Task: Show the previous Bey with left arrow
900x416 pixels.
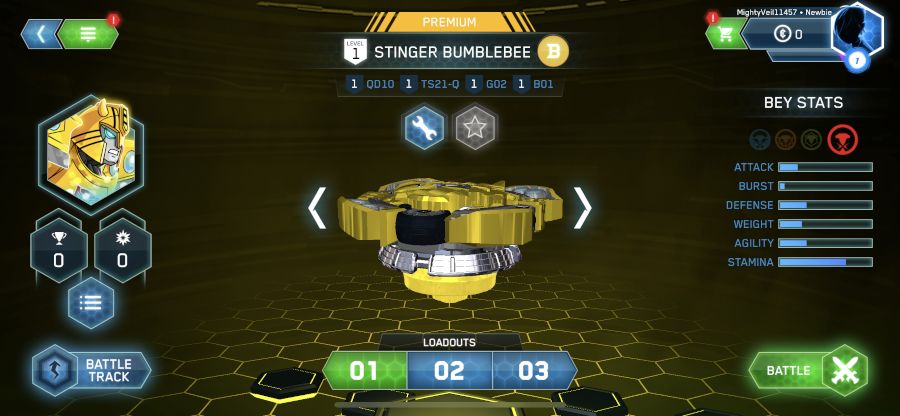Action: click(x=317, y=207)
